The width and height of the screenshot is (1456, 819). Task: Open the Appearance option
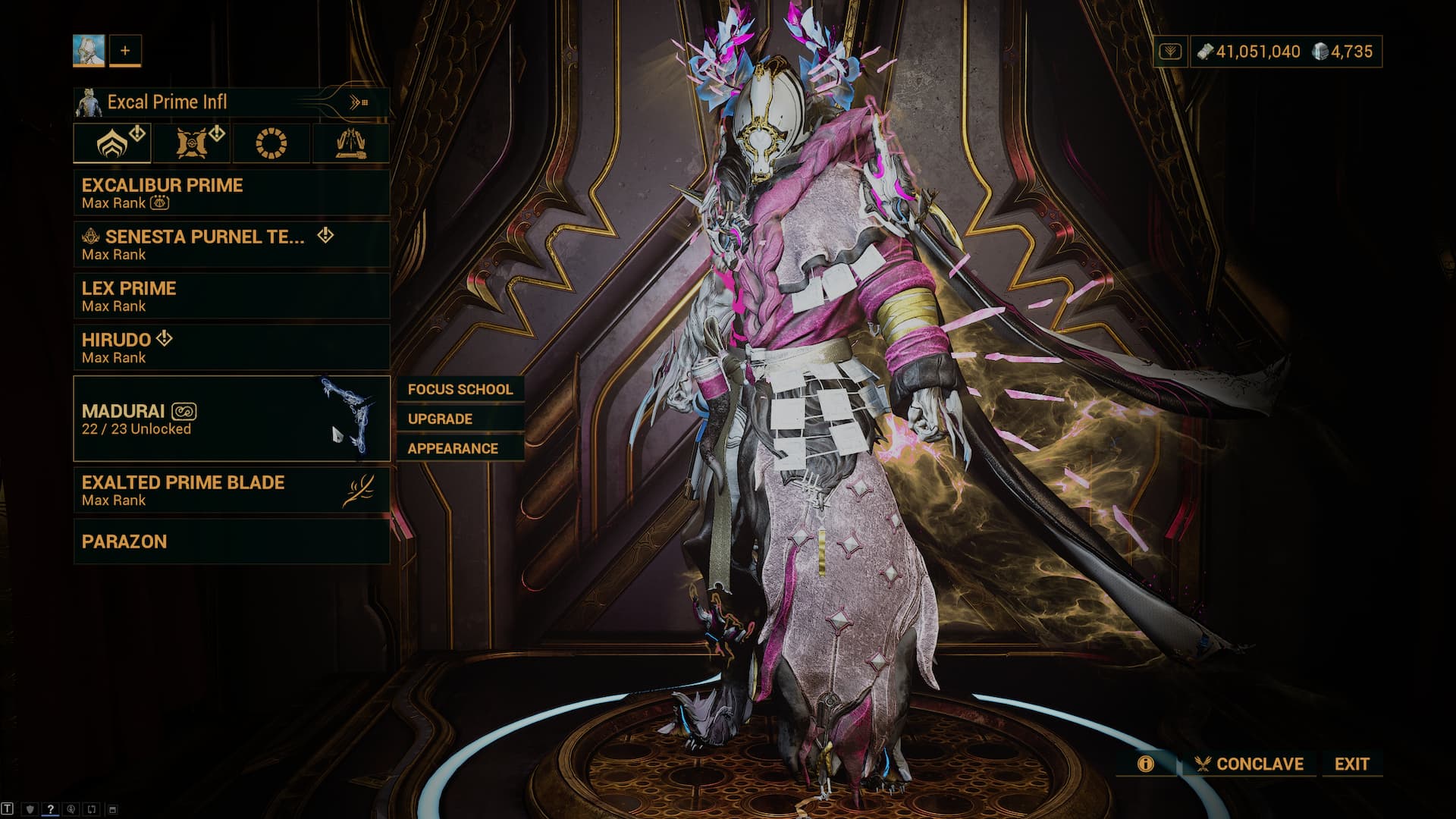[460, 448]
